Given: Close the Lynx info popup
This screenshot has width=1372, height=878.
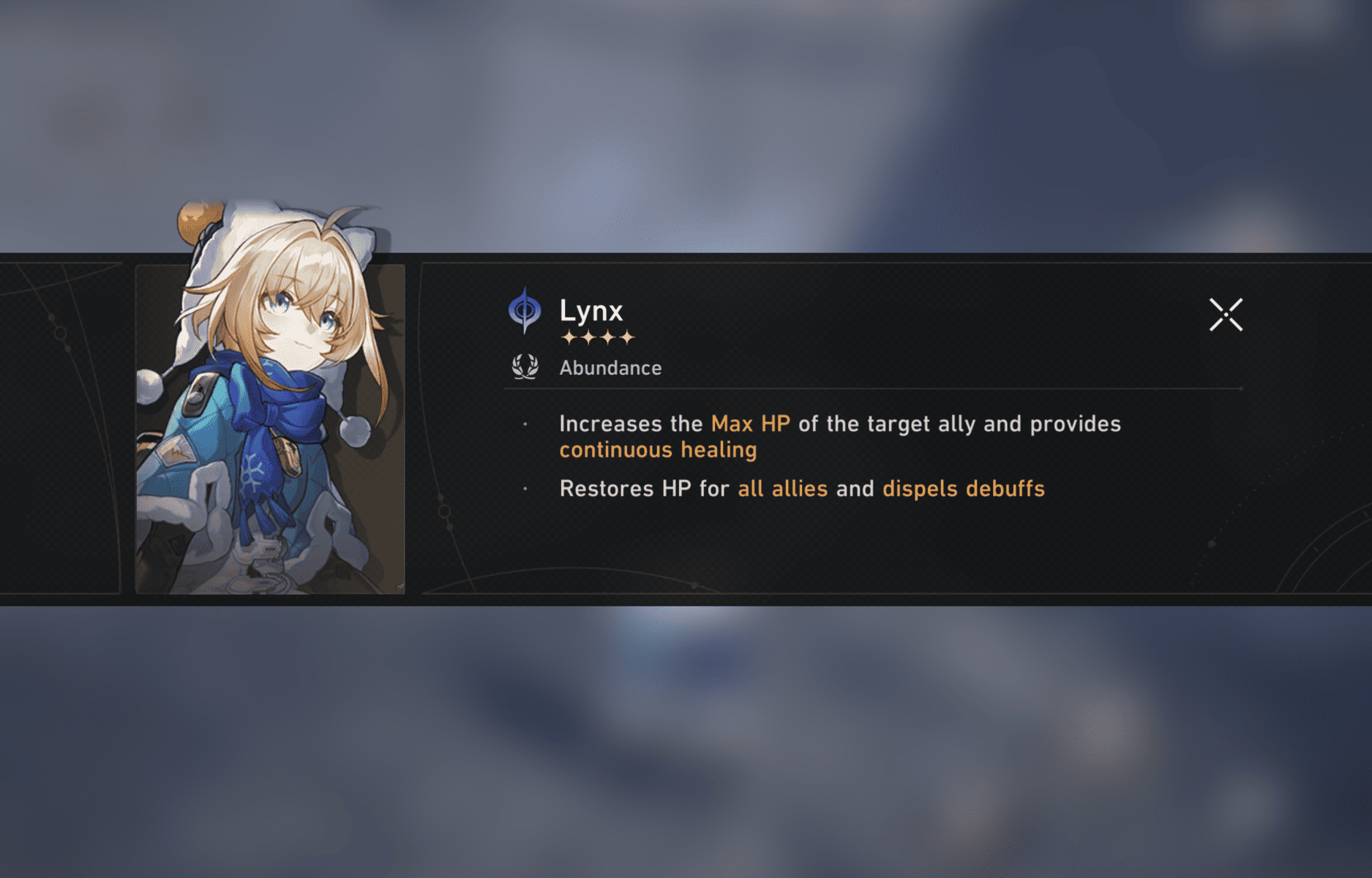Looking at the screenshot, I should (x=1226, y=313).
